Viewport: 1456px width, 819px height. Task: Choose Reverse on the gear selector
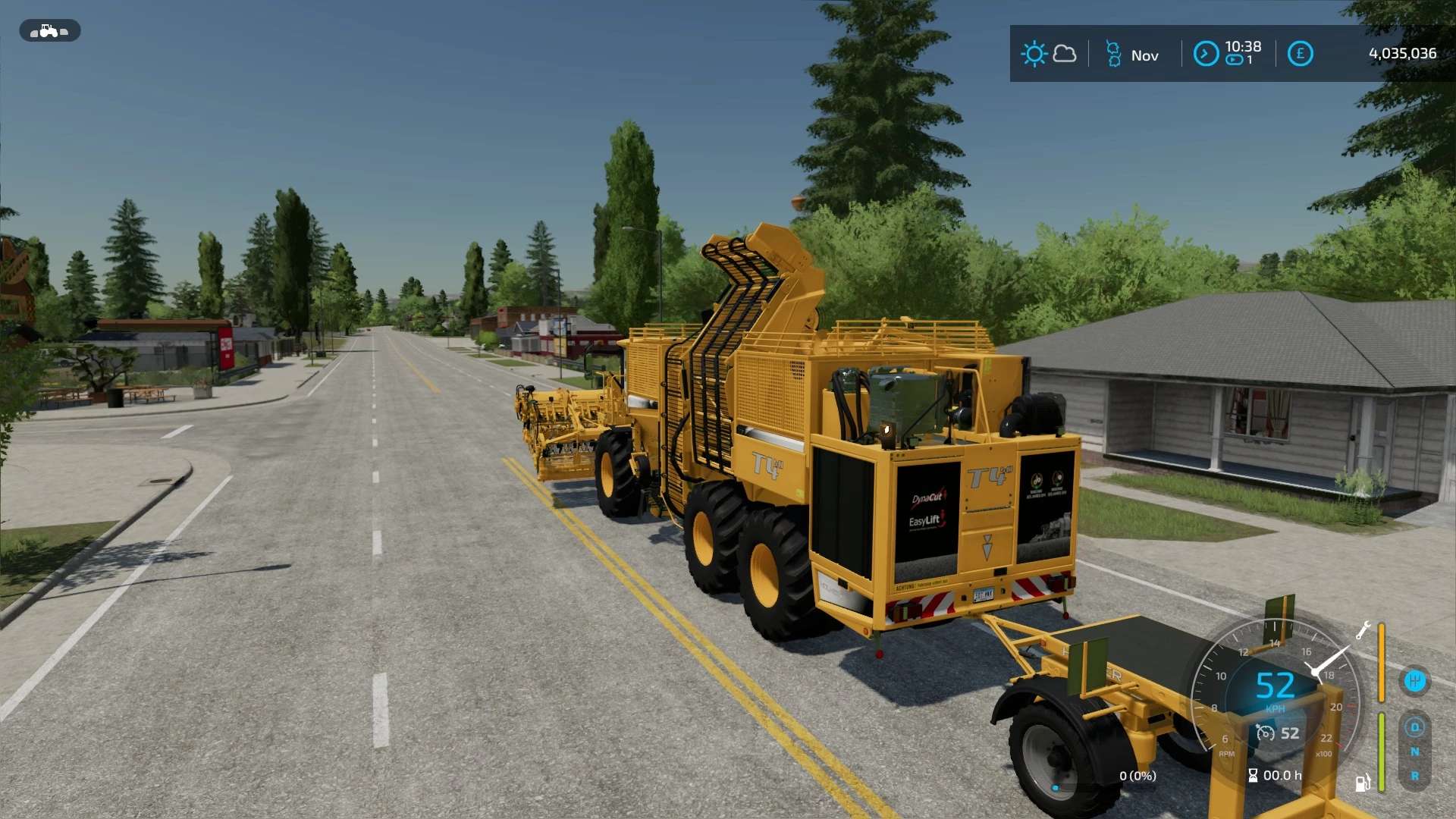1414,777
